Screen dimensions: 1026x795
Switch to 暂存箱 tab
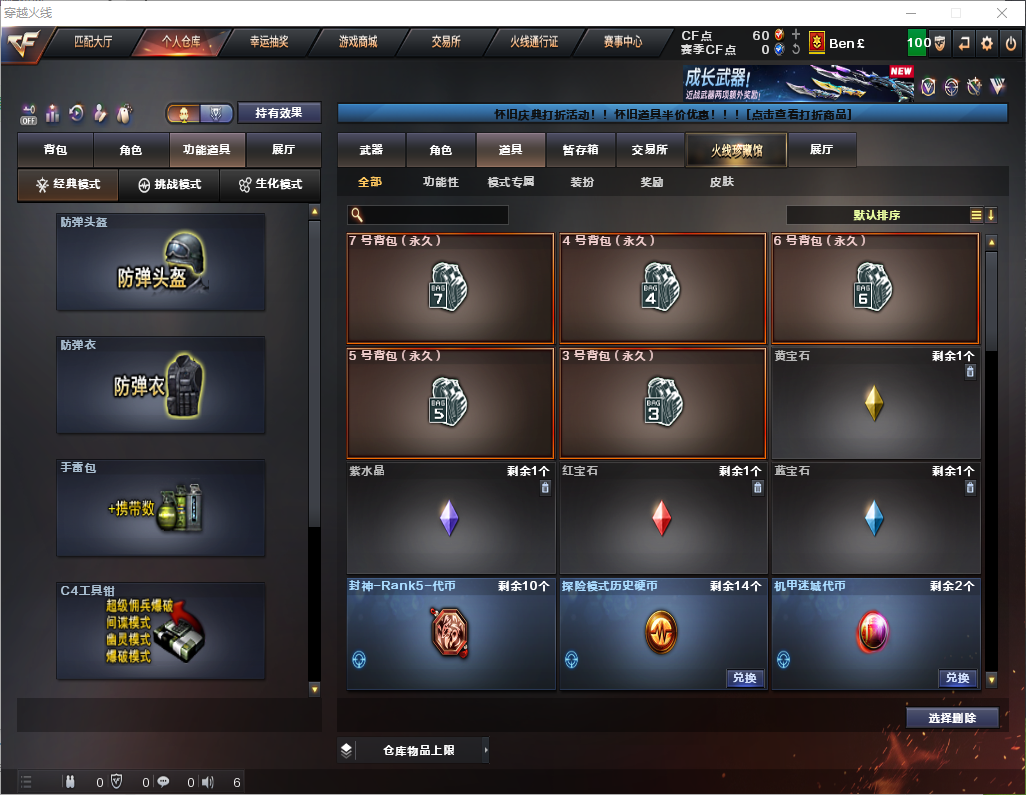[580, 150]
